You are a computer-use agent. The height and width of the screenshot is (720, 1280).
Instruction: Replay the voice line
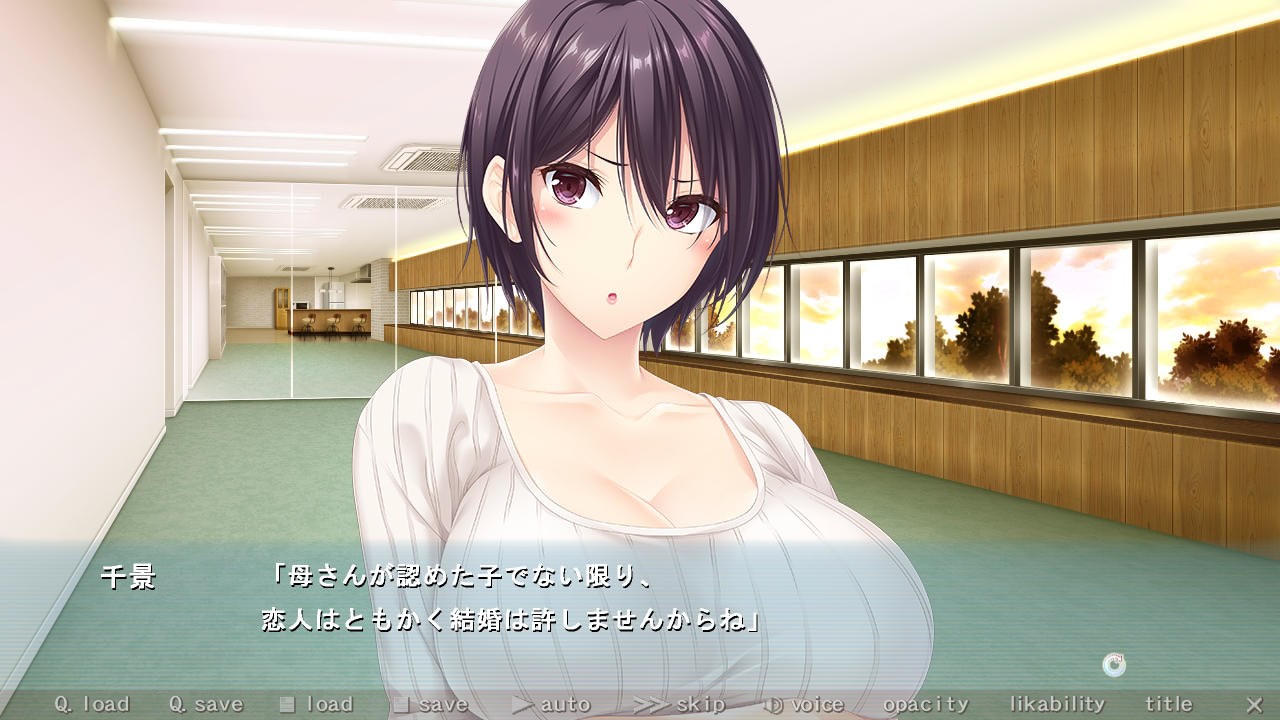(x=803, y=705)
